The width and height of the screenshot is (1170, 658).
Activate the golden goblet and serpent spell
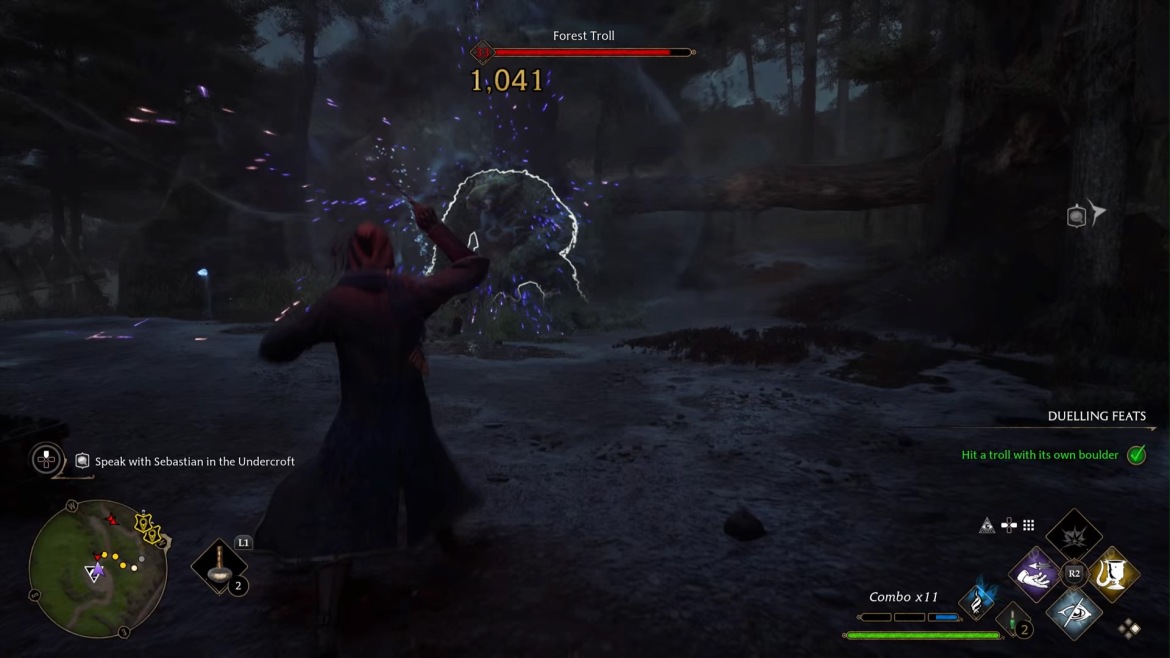pyautogui.click(x=1112, y=574)
